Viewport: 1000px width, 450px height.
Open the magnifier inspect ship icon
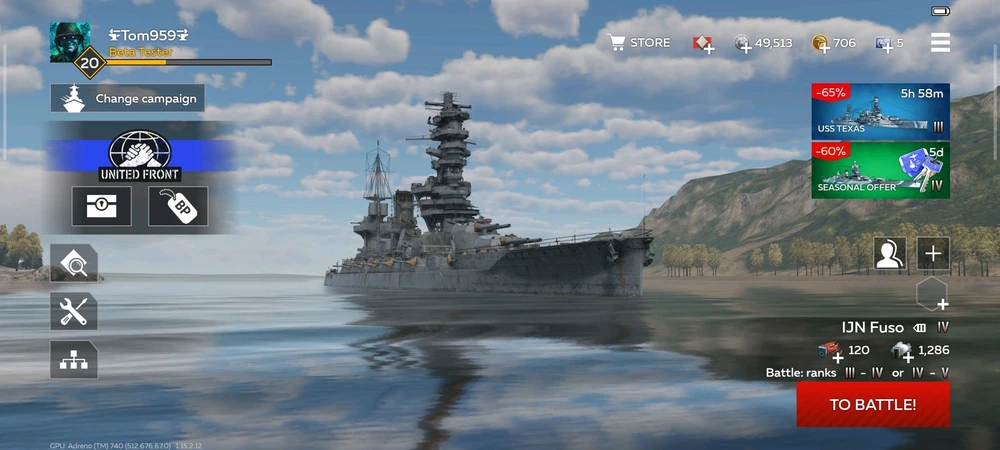pos(74,263)
